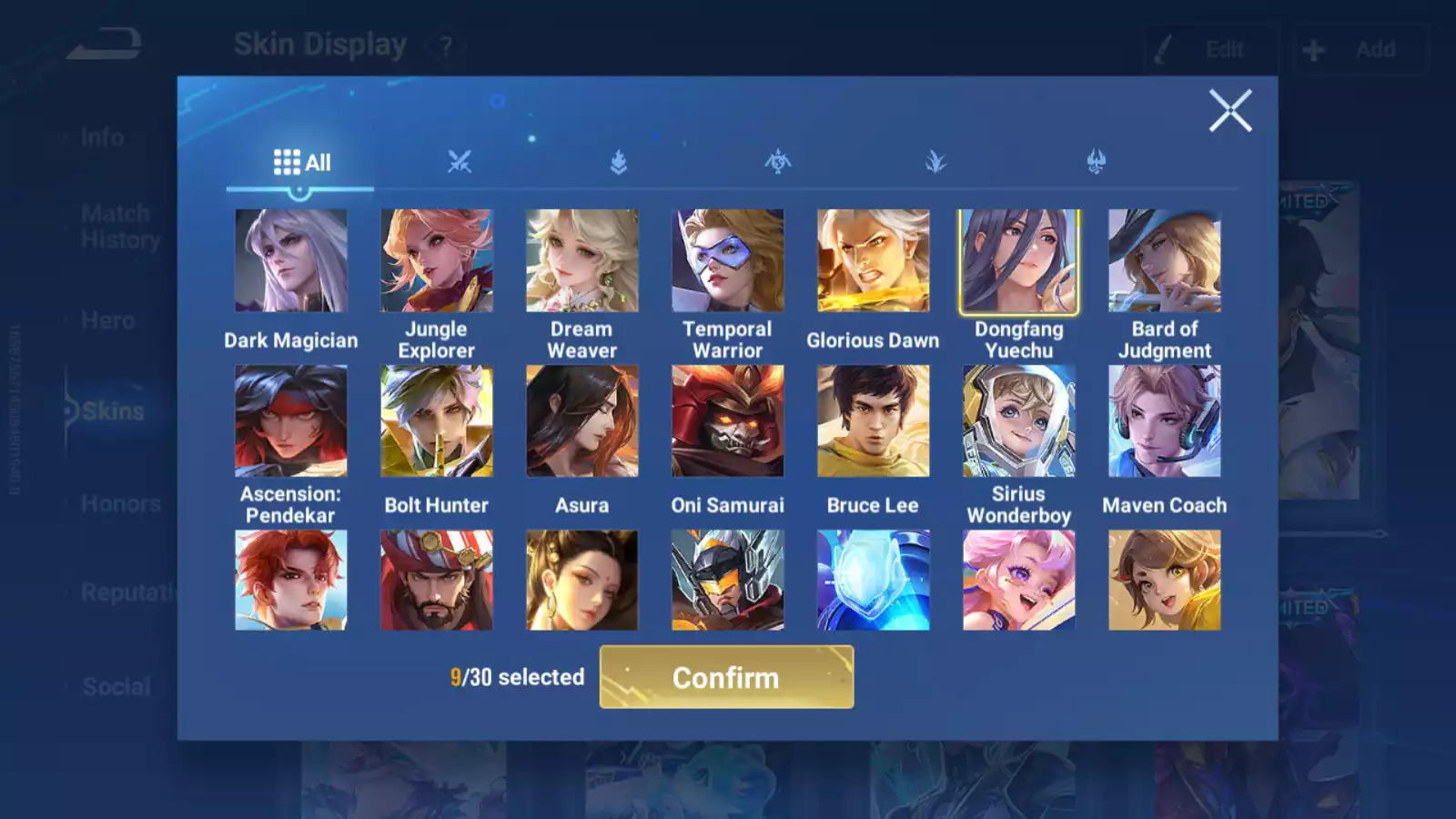
Task: Click the Edit pencil icon
Action: [x=1163, y=48]
